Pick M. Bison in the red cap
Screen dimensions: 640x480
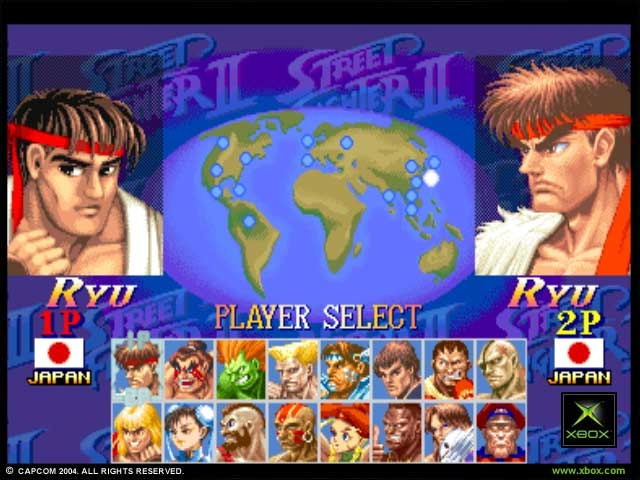click(x=501, y=431)
